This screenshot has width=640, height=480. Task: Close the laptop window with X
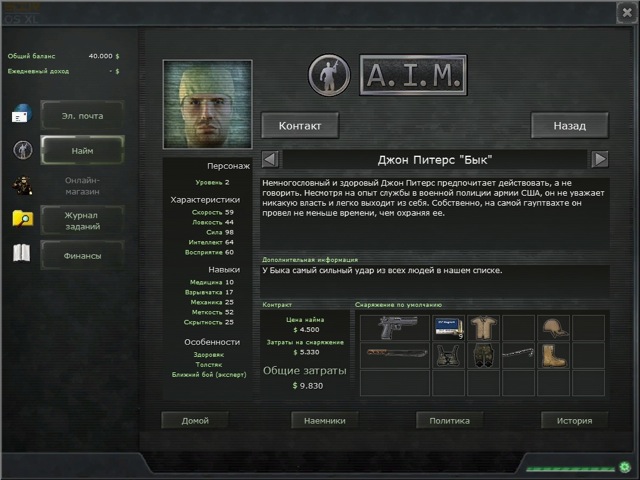pyautogui.click(x=625, y=12)
